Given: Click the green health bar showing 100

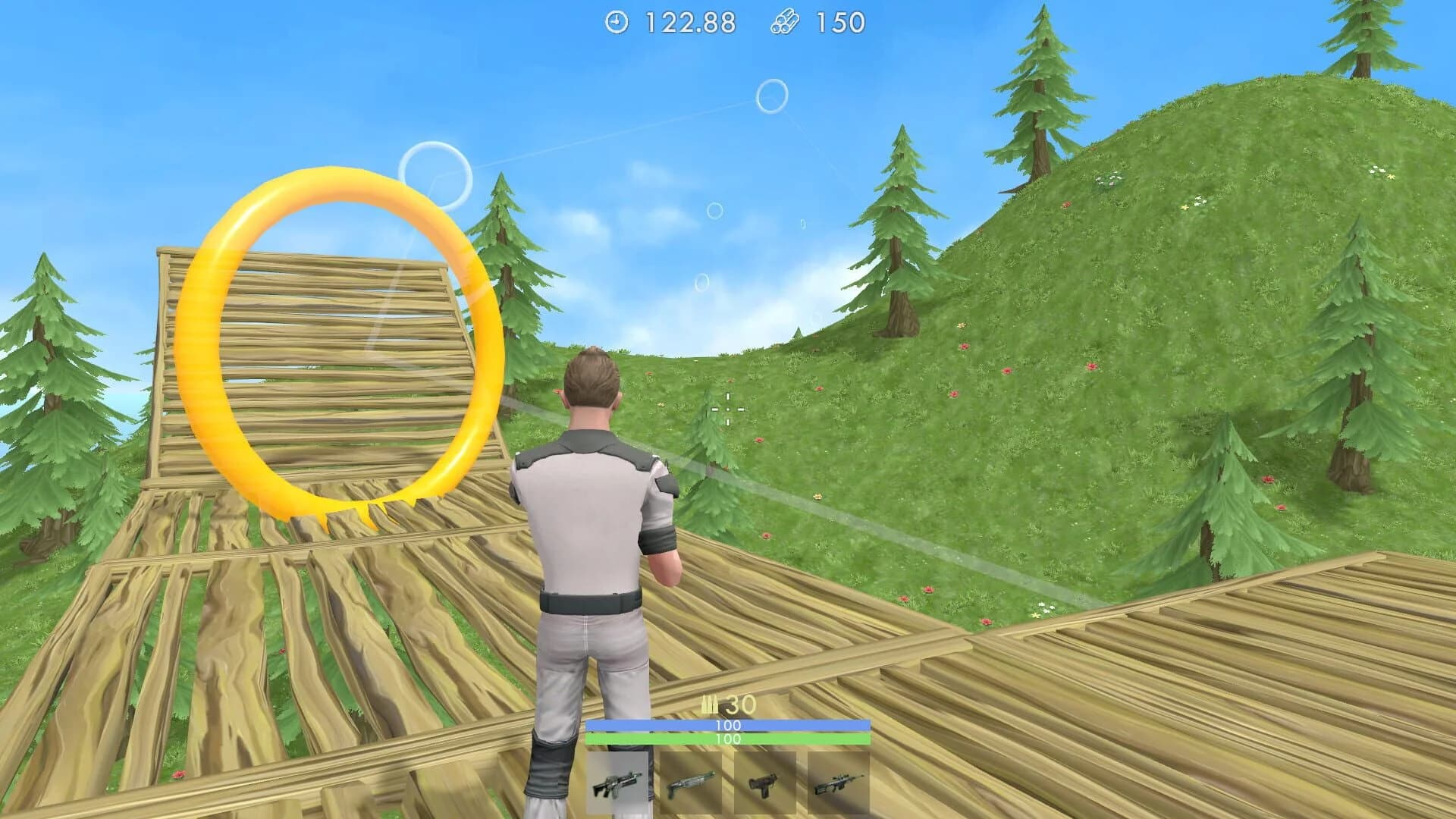Looking at the screenshot, I should click(728, 739).
